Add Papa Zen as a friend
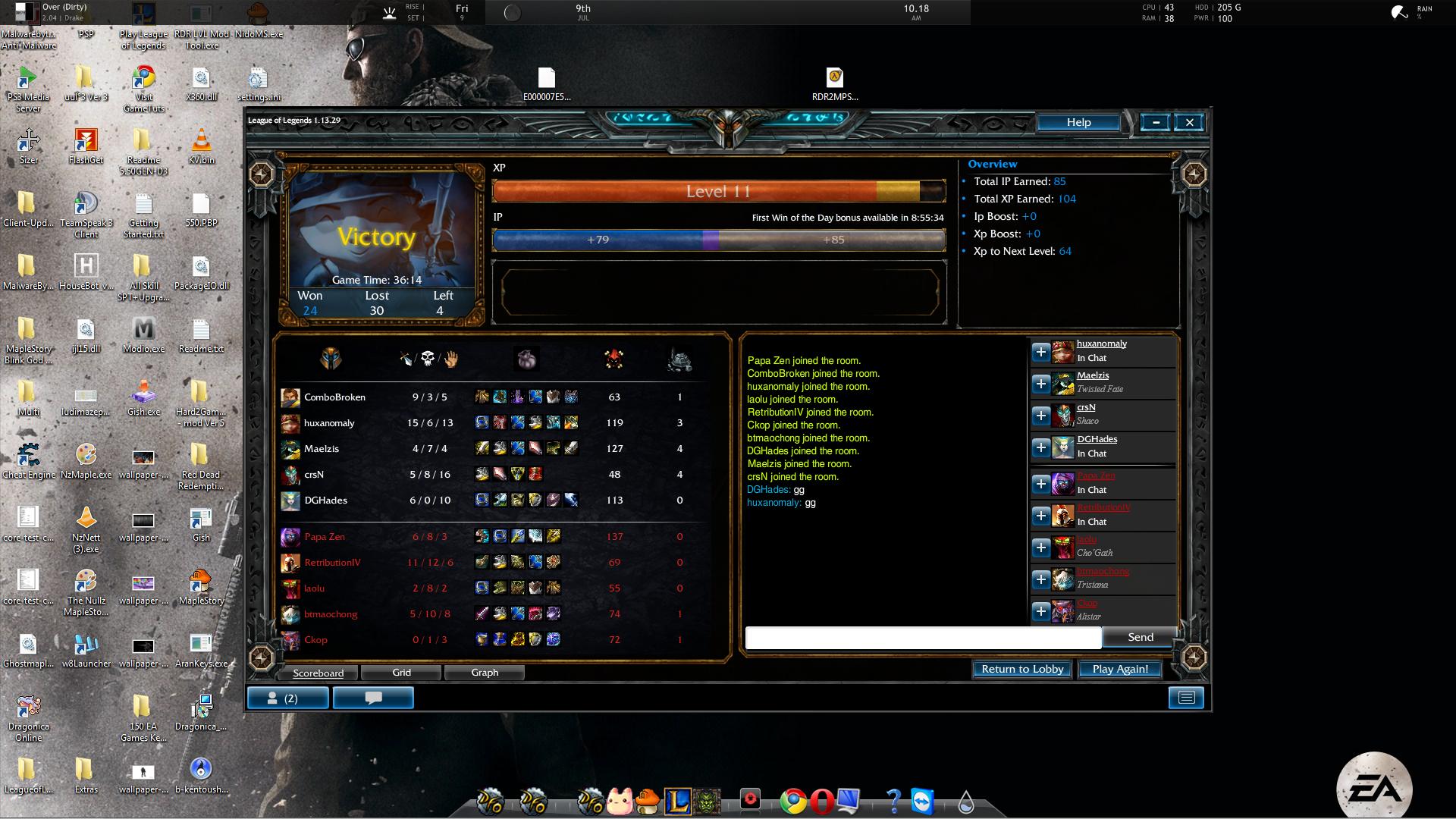1456x819 pixels. tap(1041, 484)
